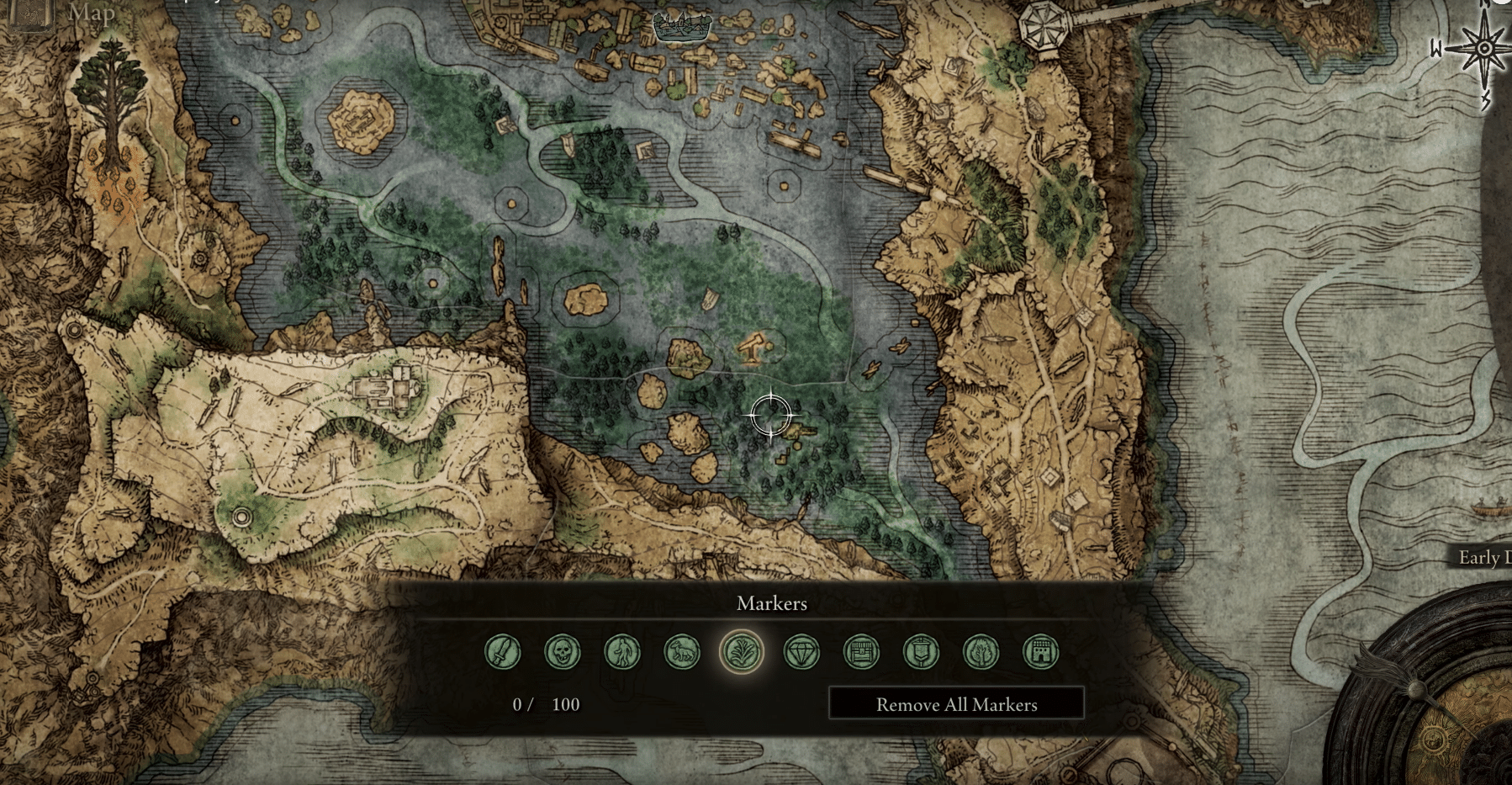Choose the skull marker icon
1512x785 pixels.
(x=562, y=652)
